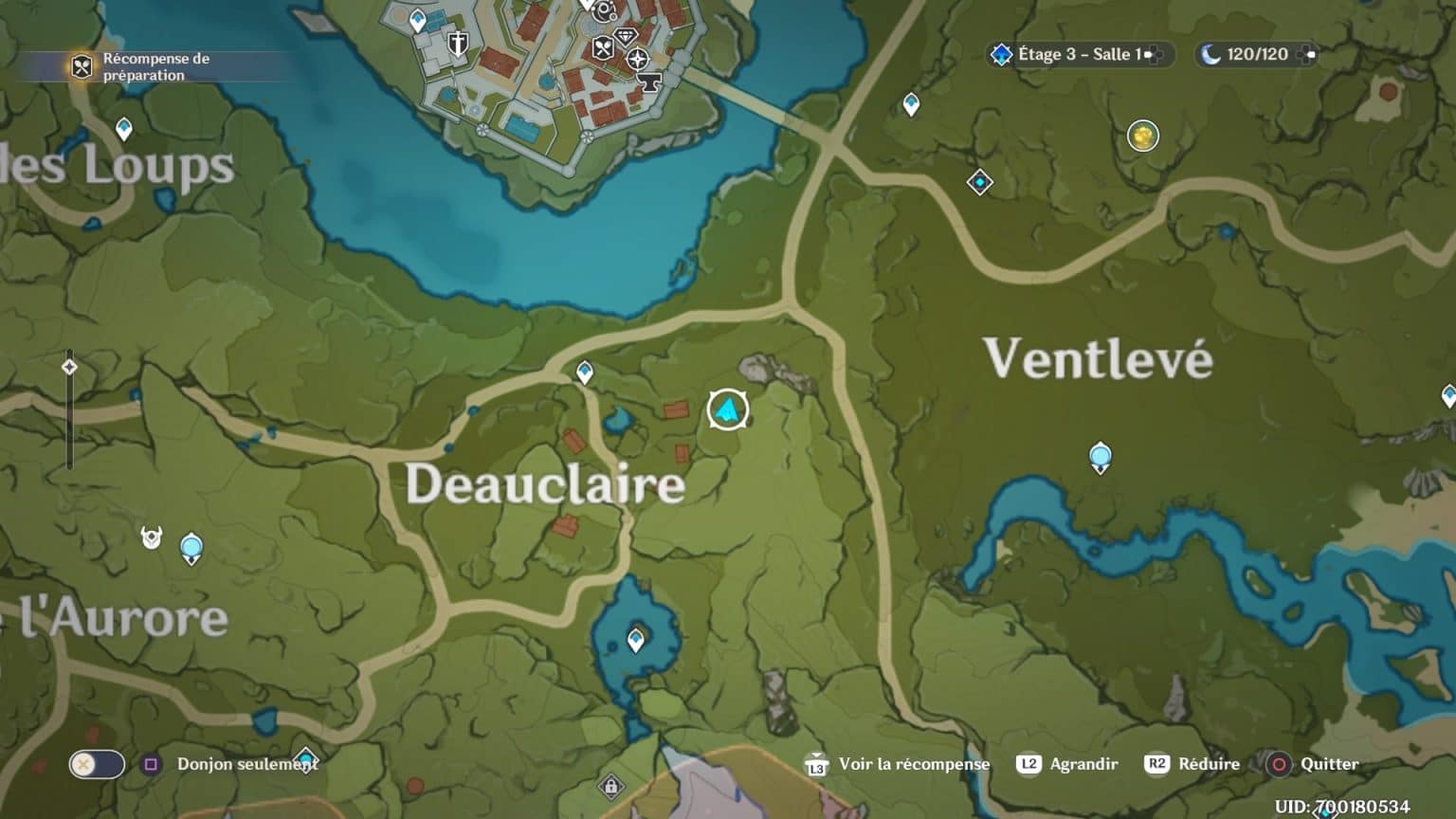
Task: Select the blacksmith anvil icon in the city
Action: (648, 82)
